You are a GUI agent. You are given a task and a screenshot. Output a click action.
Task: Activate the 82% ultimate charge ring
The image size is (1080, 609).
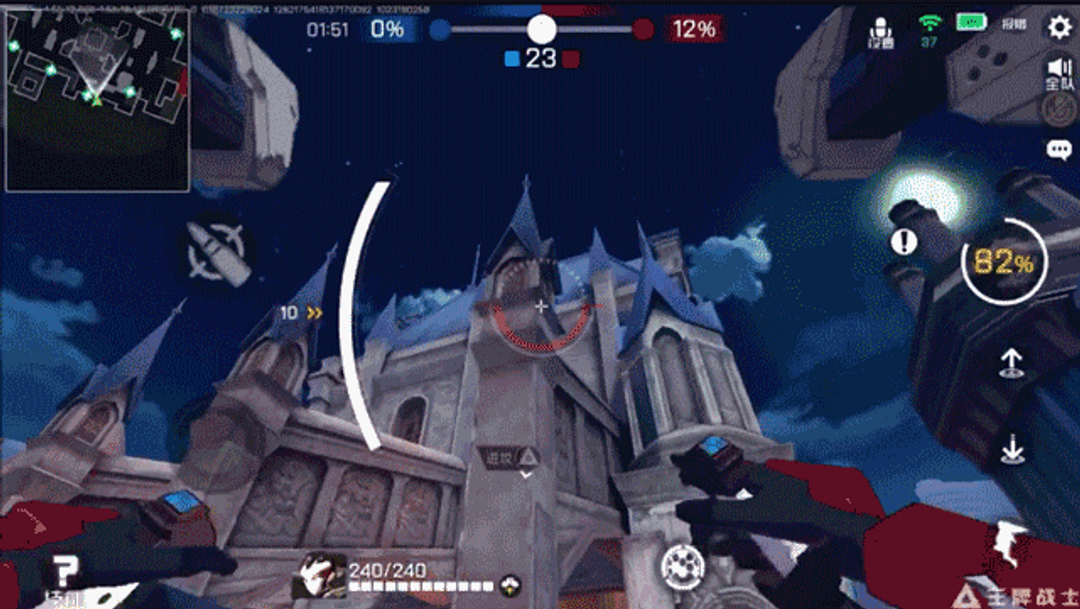click(x=1003, y=262)
